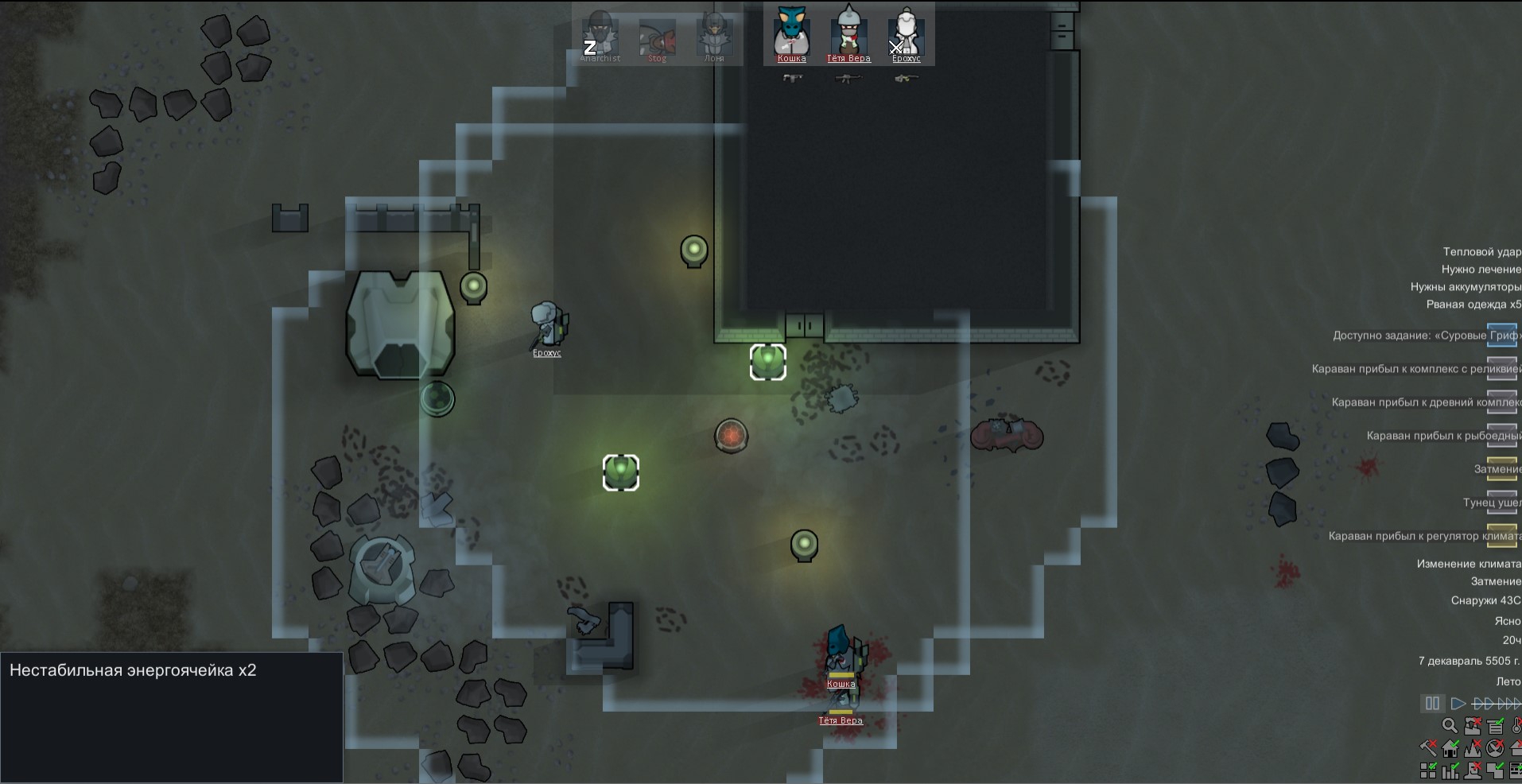Select colonist Лоня portrait
The width and height of the screenshot is (1522, 784).
tap(714, 37)
